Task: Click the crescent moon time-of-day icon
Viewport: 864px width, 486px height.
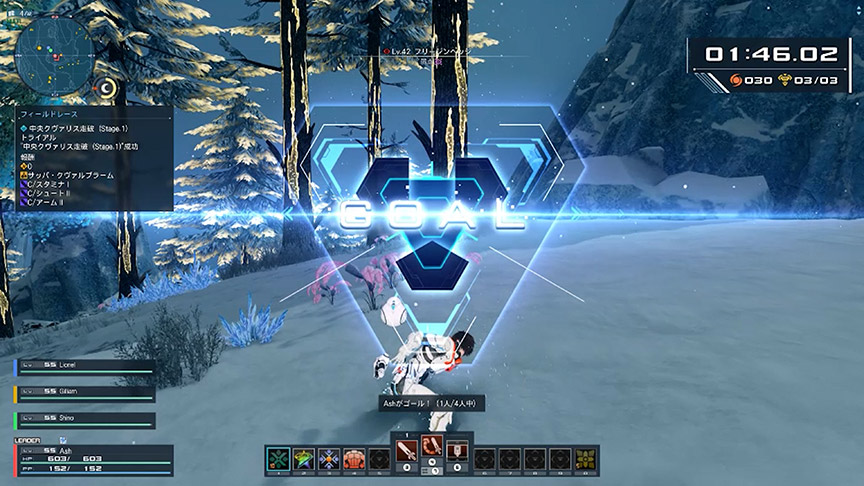Action: point(108,90)
